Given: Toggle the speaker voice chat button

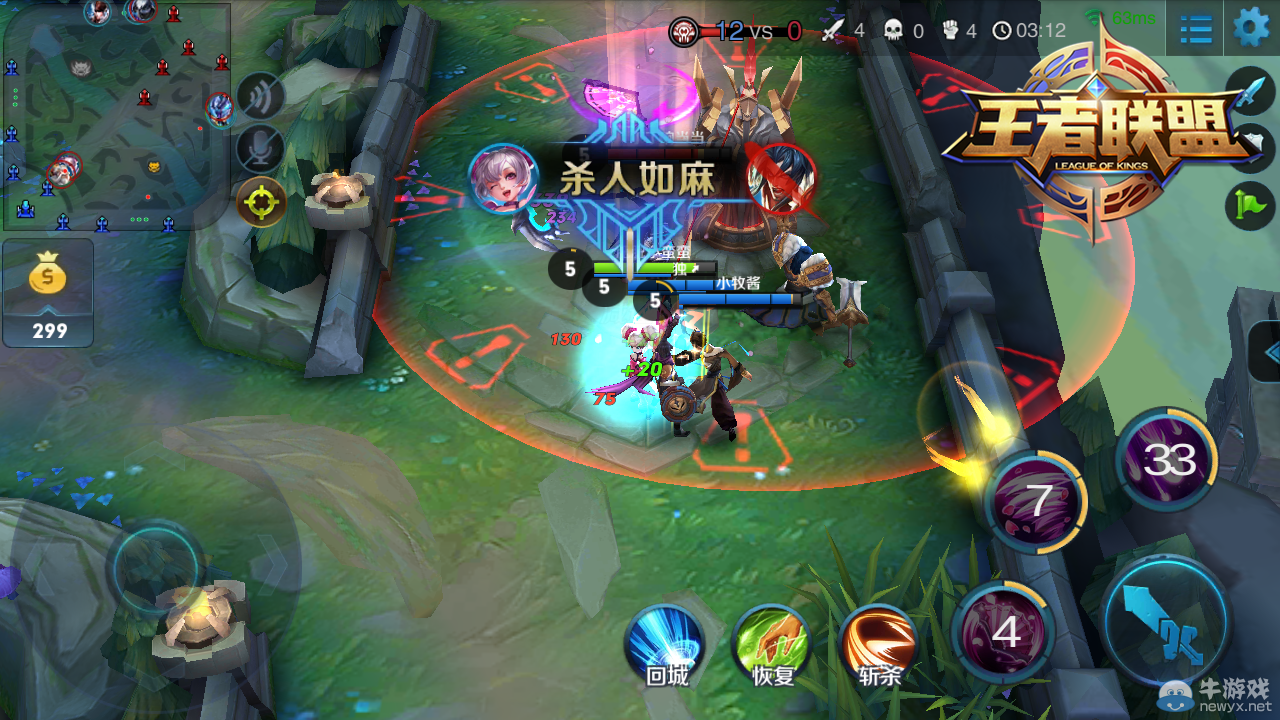Looking at the screenshot, I should click(x=261, y=97).
